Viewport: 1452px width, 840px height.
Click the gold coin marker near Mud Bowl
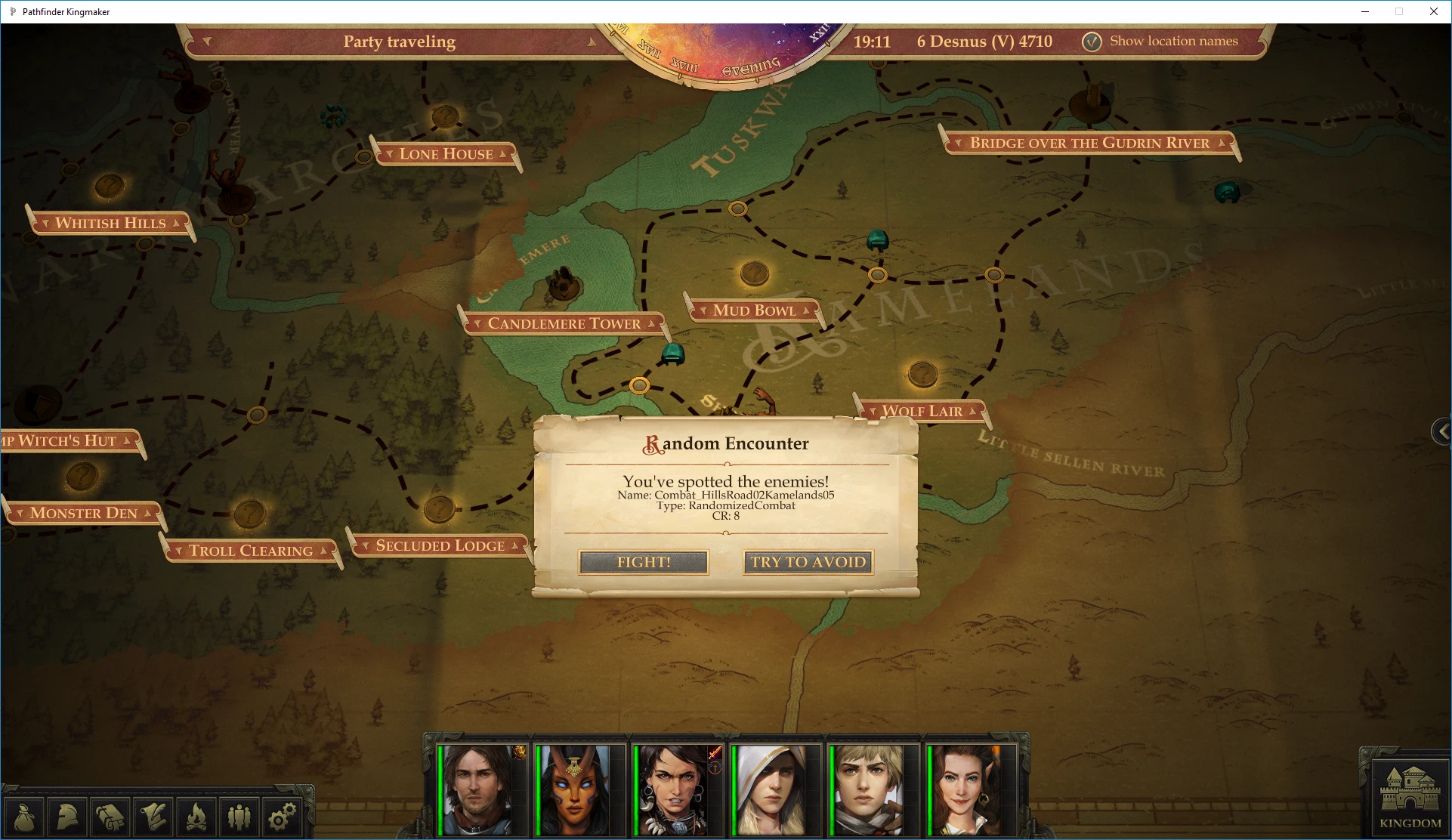tap(754, 273)
